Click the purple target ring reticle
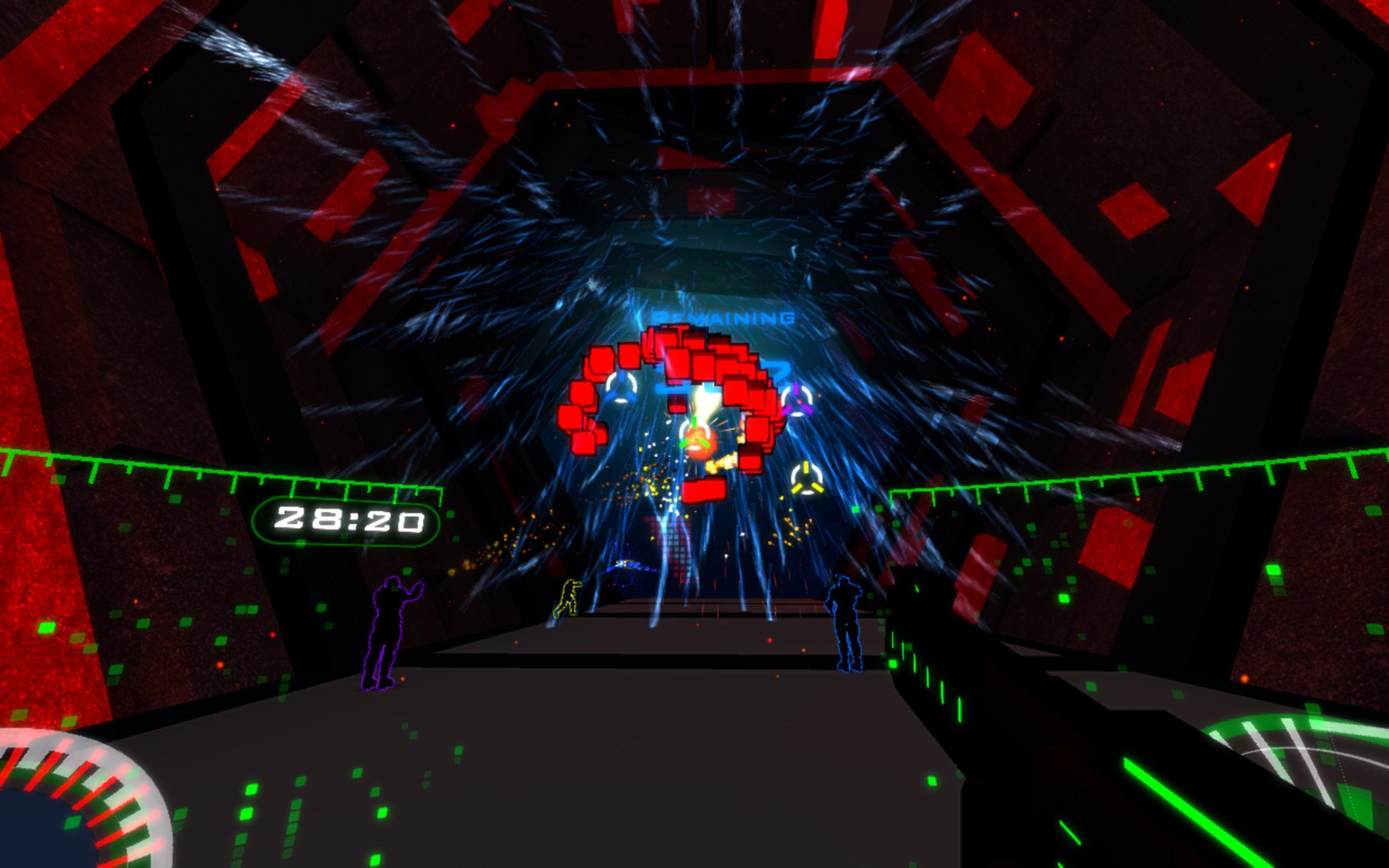This screenshot has height=868, width=1389. (797, 400)
